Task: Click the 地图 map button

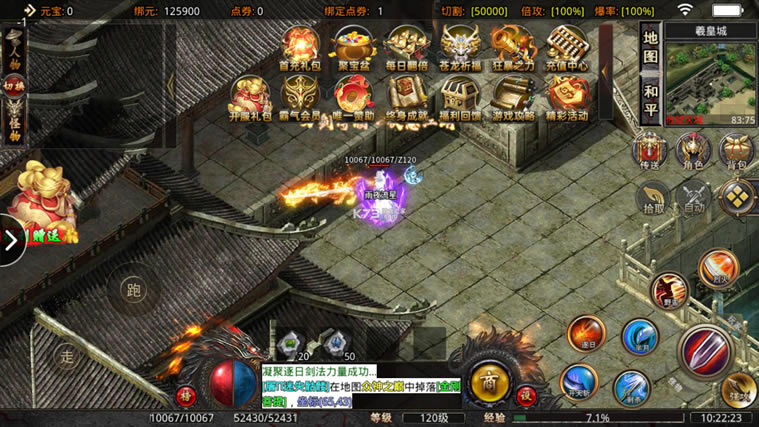Action: (x=650, y=52)
